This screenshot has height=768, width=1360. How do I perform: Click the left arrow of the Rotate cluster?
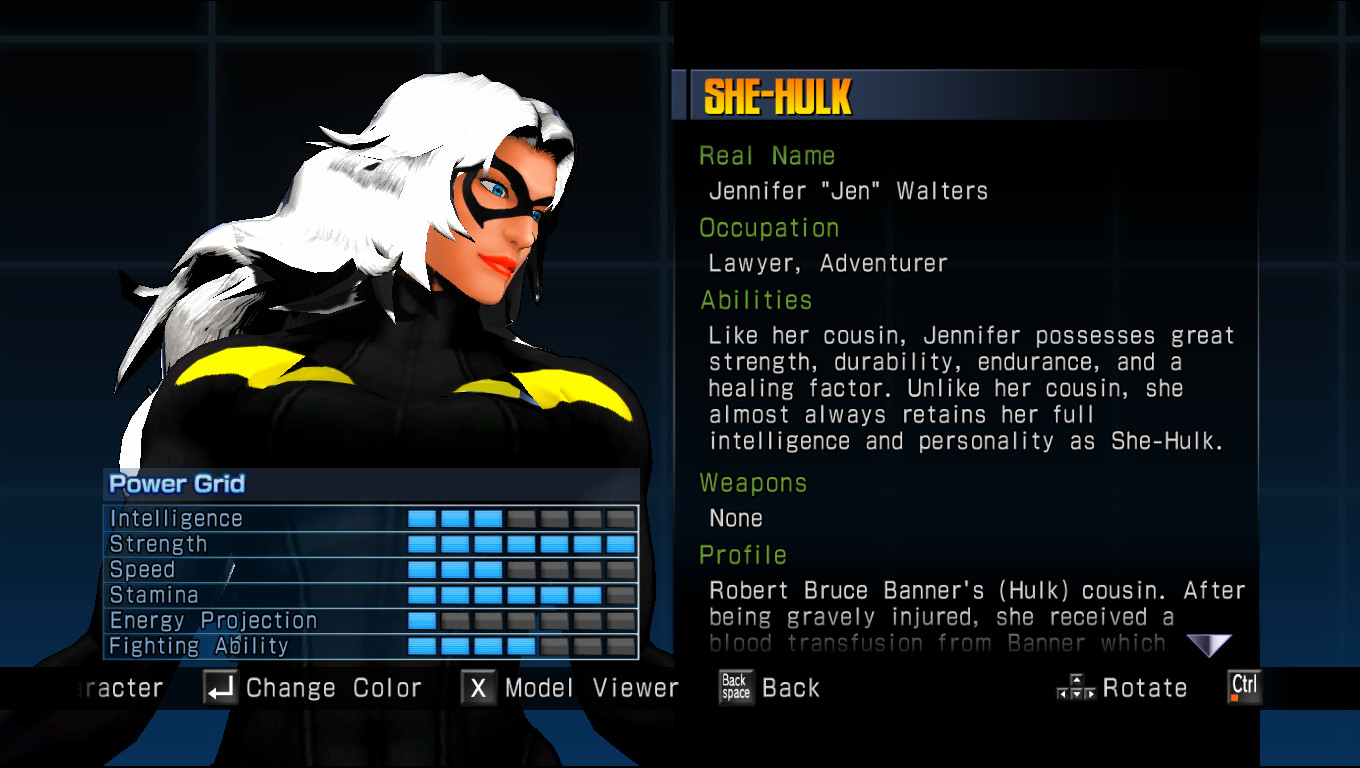point(1063,693)
